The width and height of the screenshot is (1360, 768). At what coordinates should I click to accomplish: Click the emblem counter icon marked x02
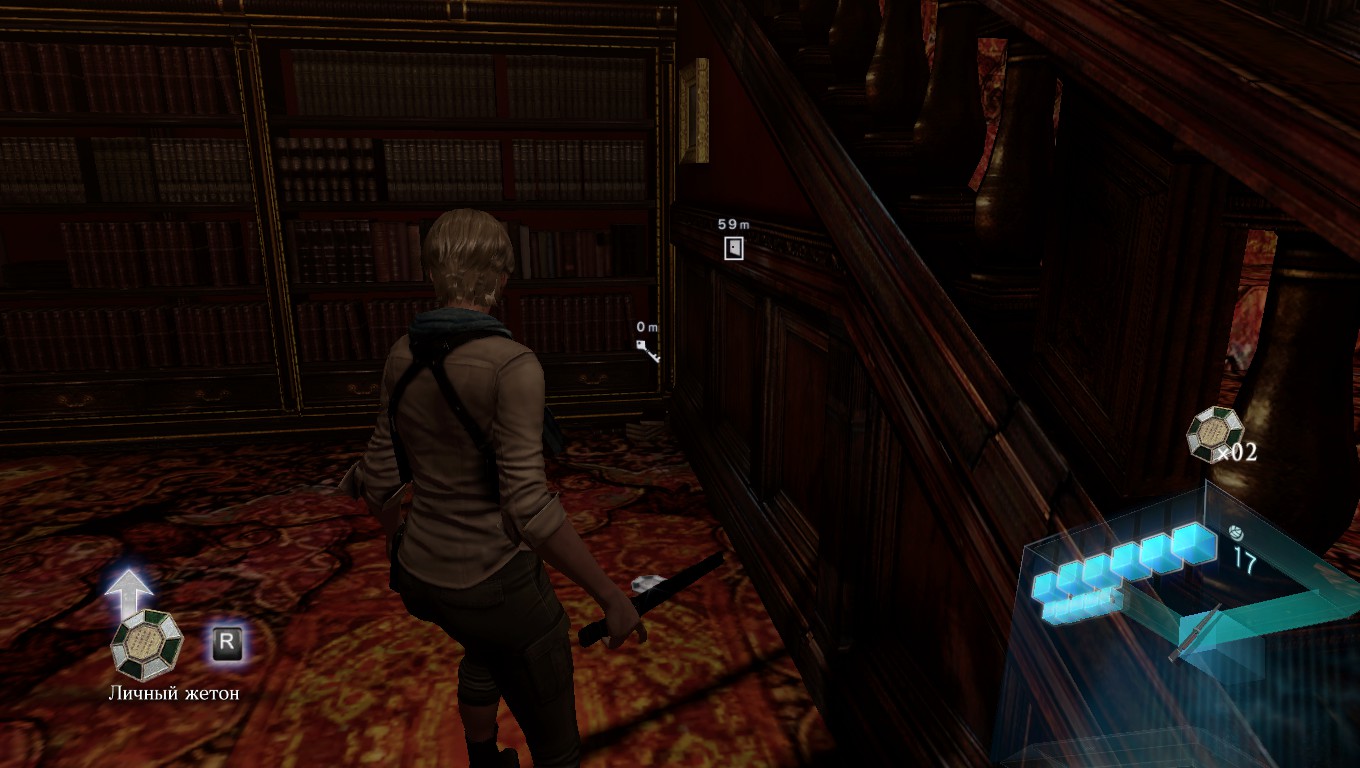[1213, 433]
